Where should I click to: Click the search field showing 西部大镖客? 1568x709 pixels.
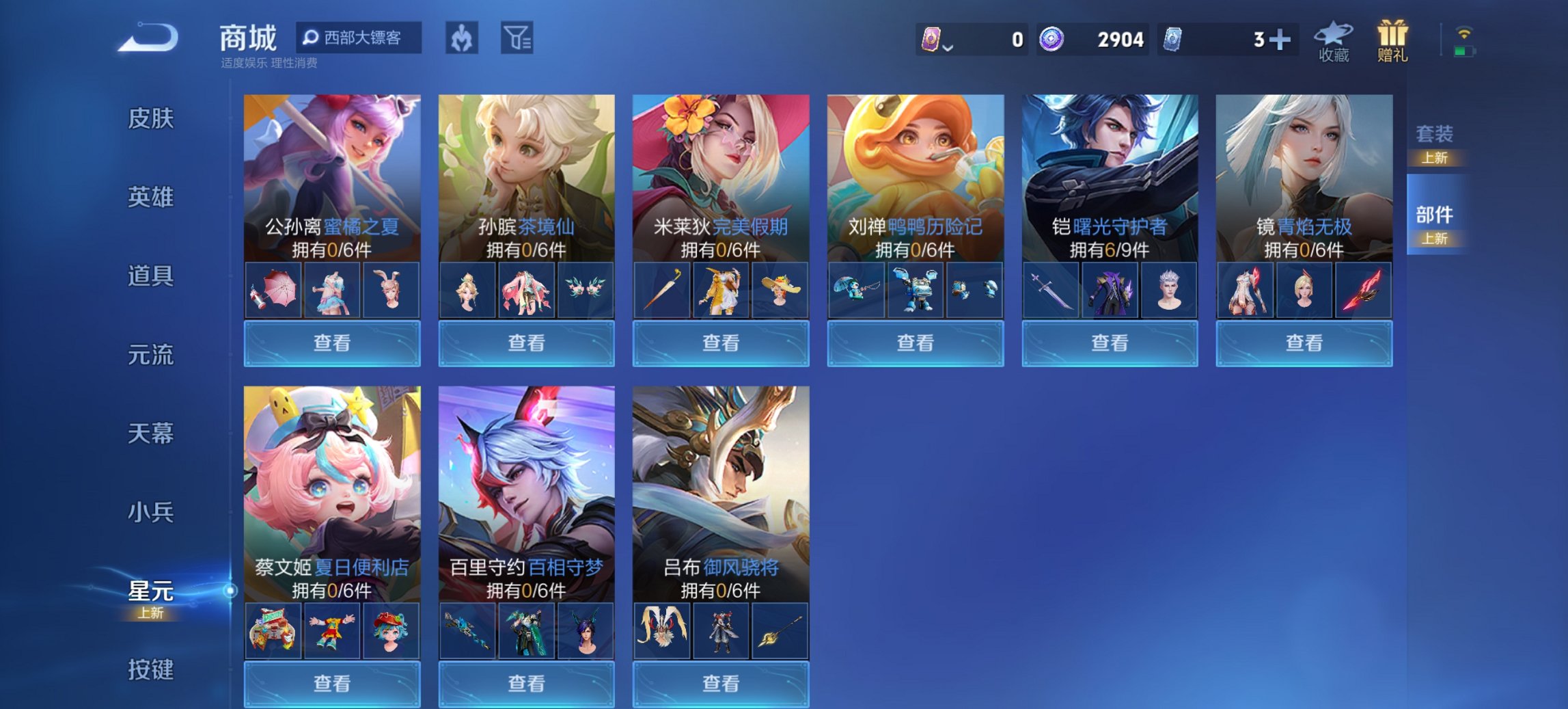[x=359, y=38]
